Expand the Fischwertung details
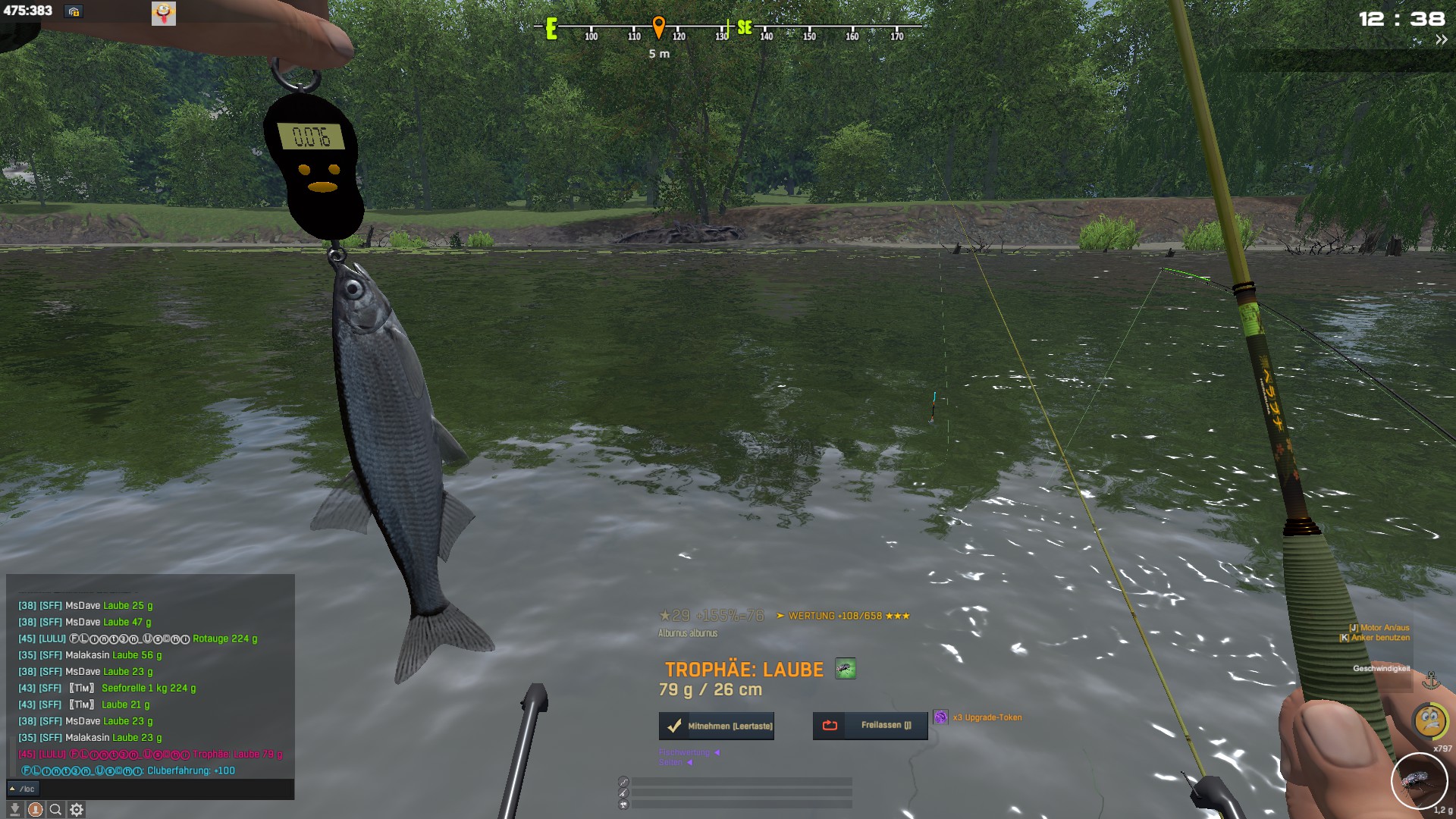The image size is (1456, 819). click(717, 752)
